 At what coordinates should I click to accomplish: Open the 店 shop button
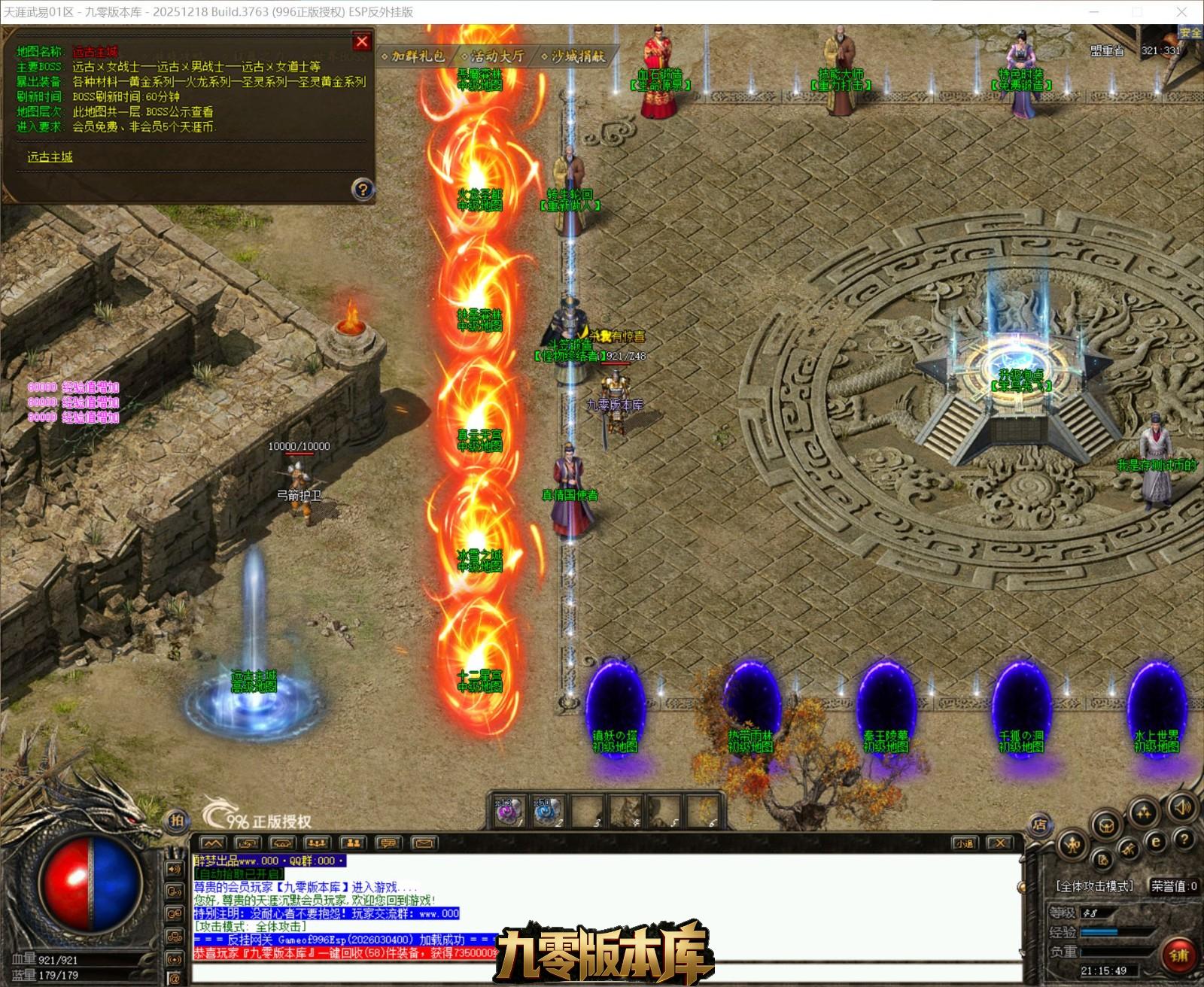[1040, 825]
